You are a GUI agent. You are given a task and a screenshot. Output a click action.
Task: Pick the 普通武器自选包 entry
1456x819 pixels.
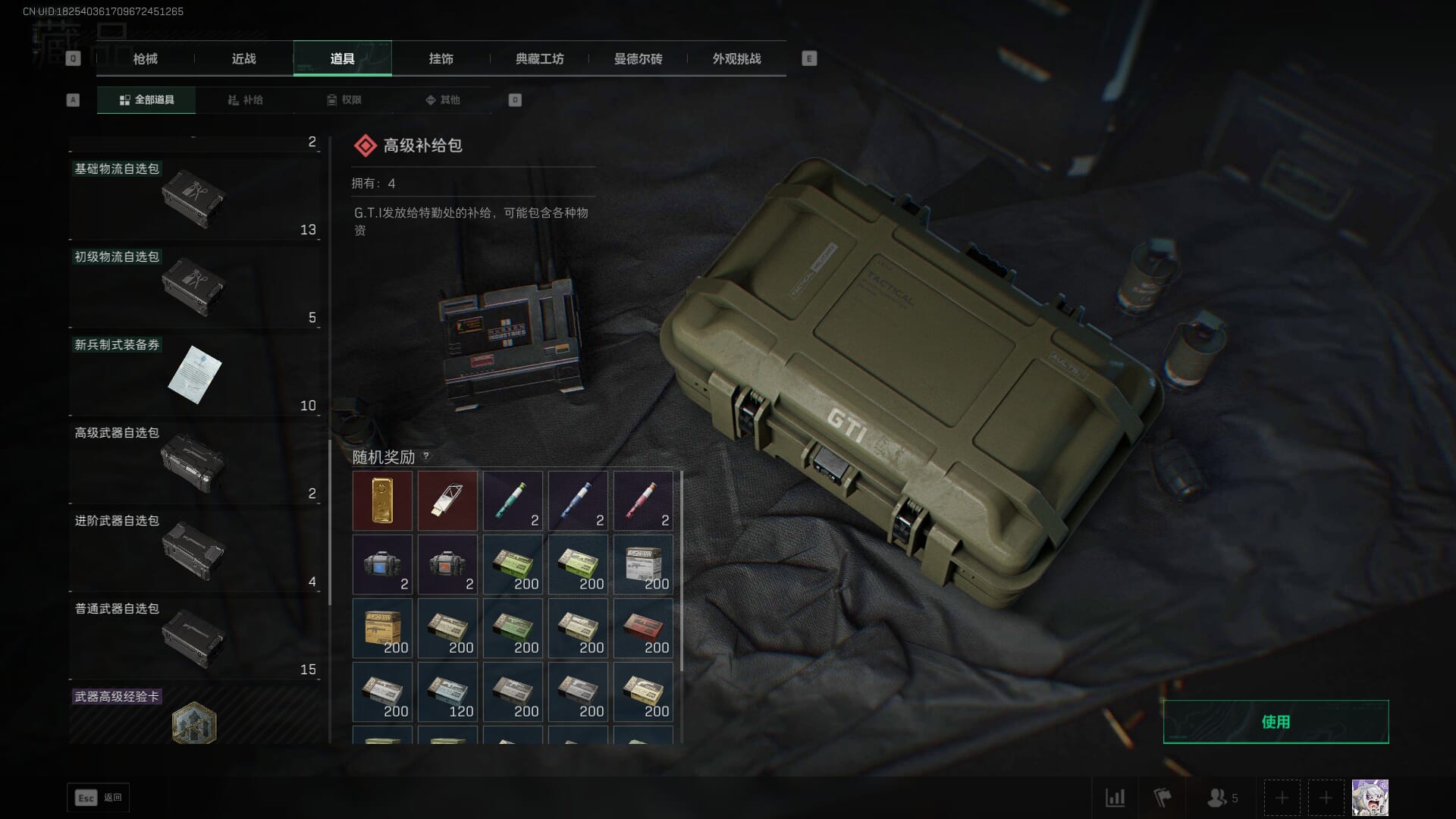194,639
